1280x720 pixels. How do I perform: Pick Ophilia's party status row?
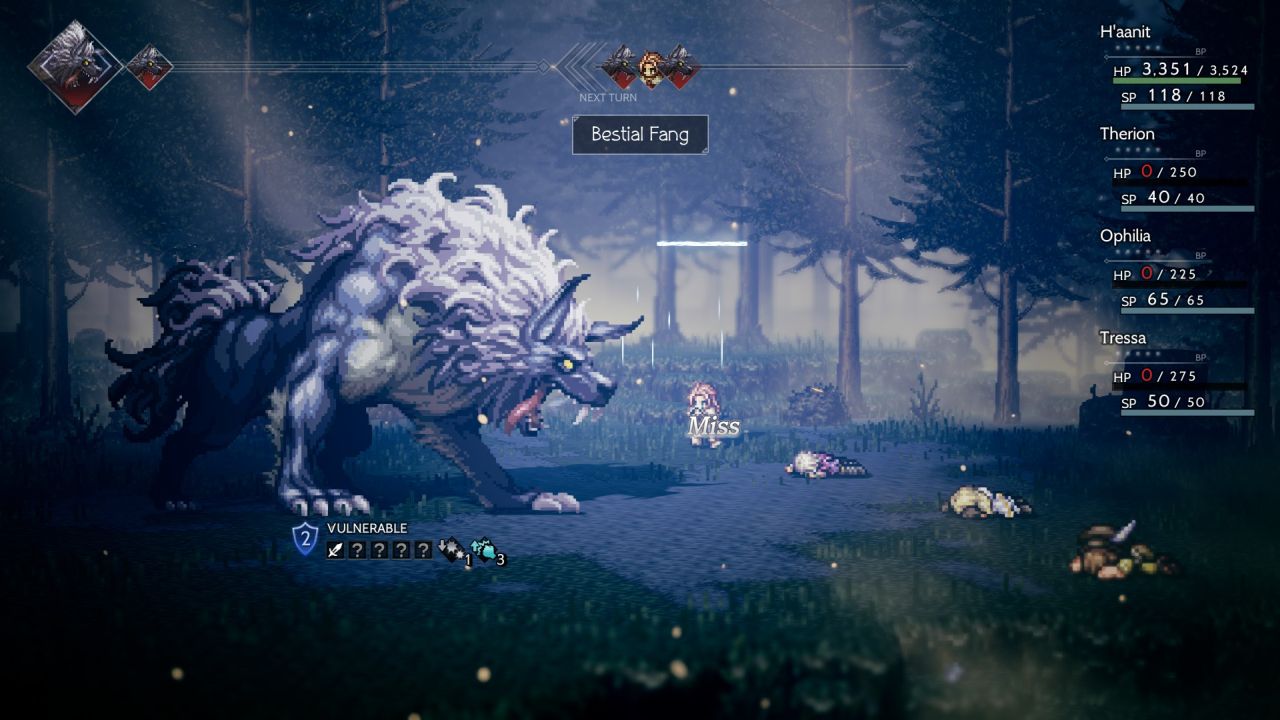[1176, 274]
